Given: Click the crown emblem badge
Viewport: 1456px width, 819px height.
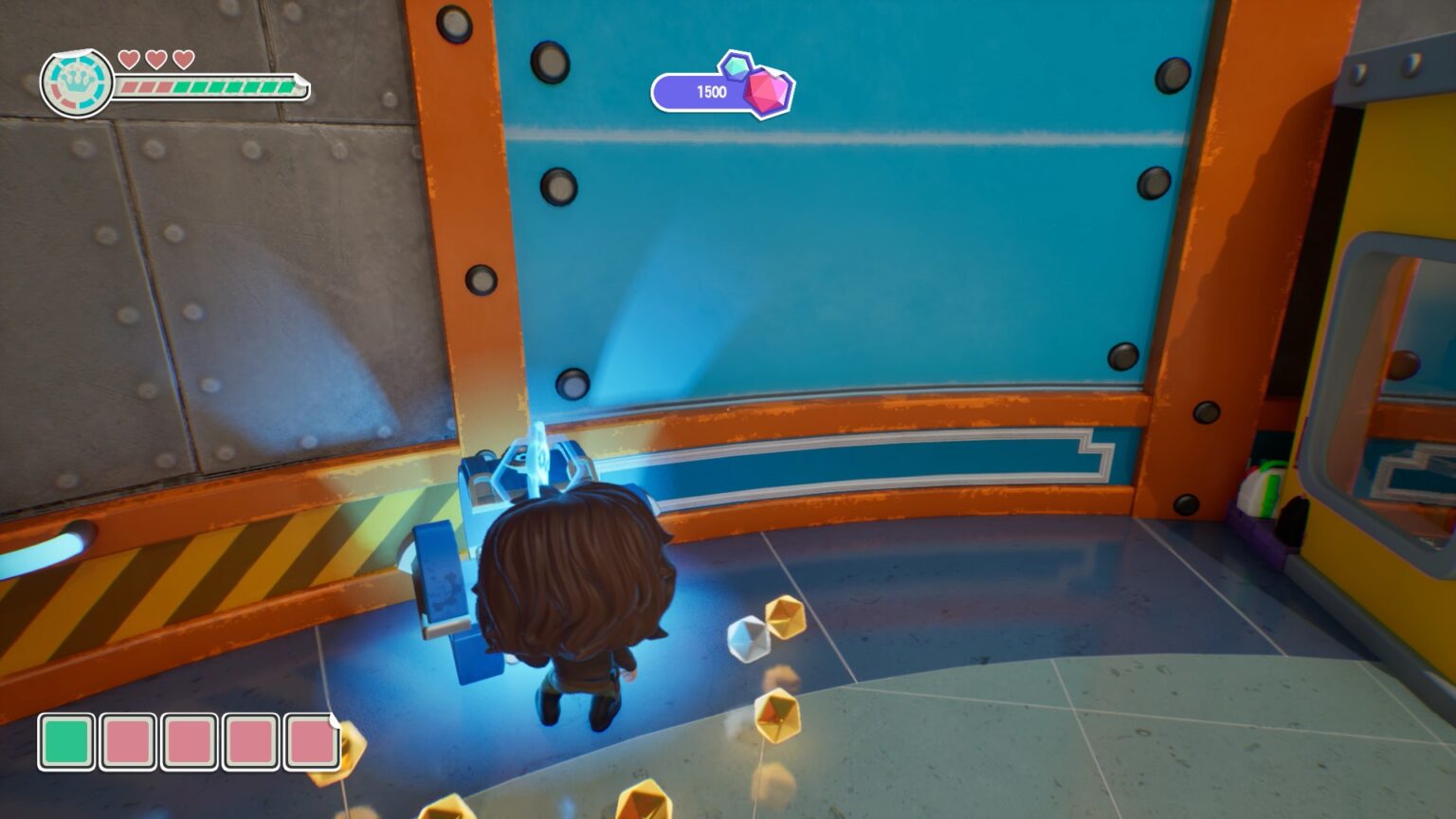Looking at the screenshot, I should click(75, 83).
